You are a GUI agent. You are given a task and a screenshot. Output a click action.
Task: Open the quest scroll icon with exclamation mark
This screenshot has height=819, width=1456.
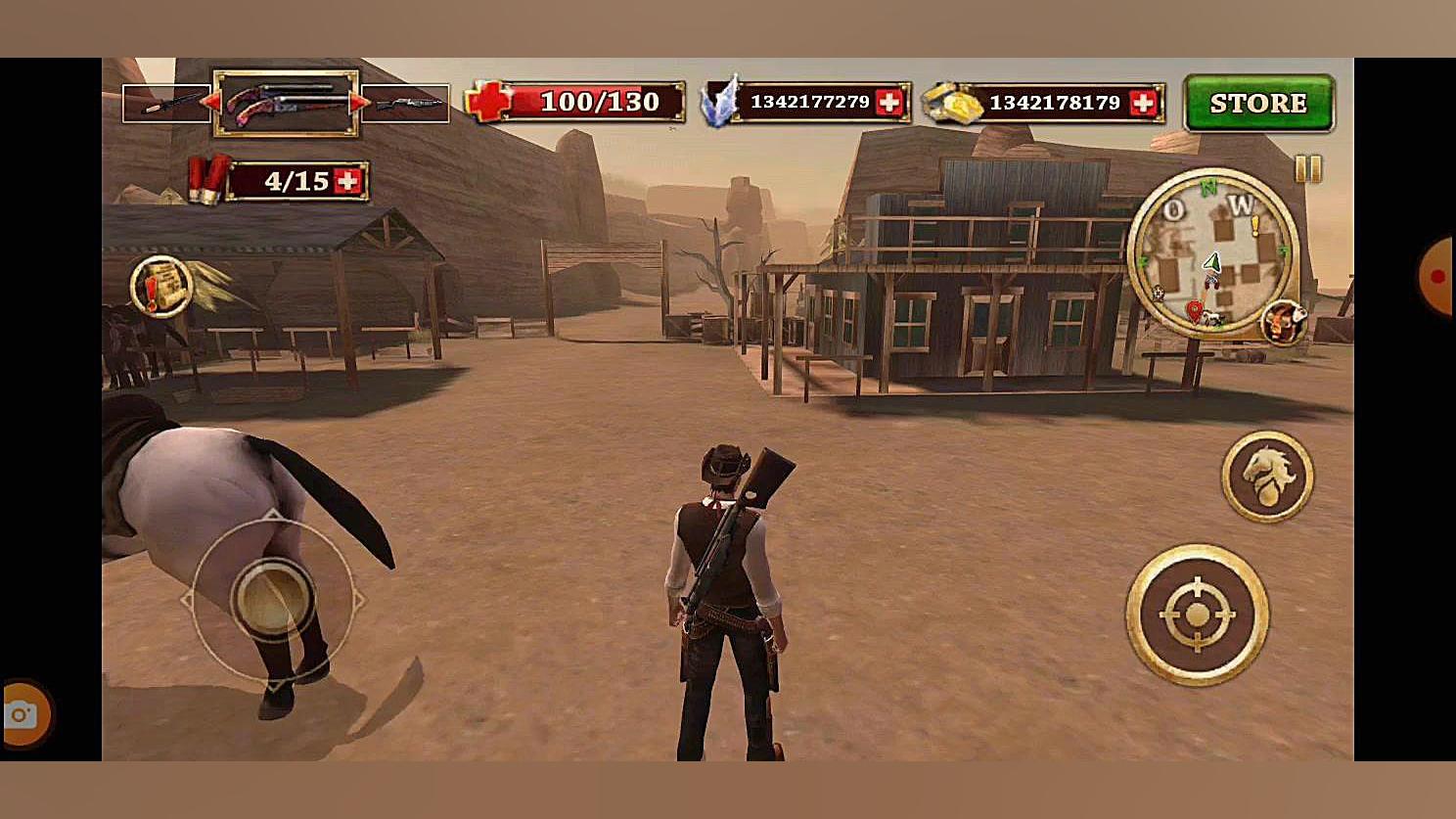160,287
